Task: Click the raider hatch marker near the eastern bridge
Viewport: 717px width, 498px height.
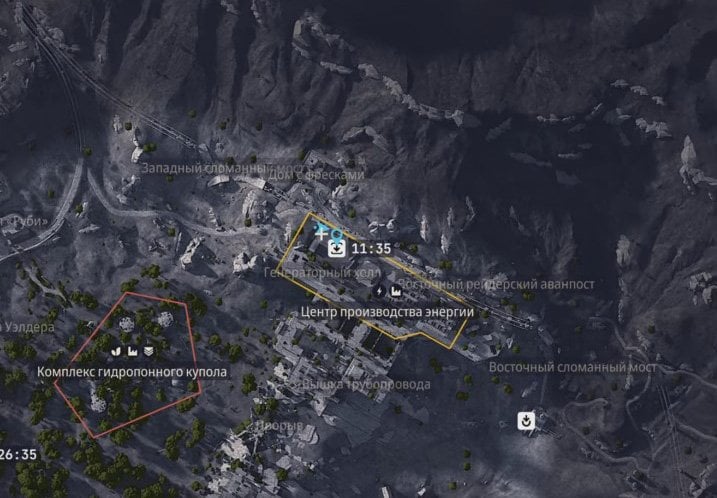Action: click(x=526, y=421)
